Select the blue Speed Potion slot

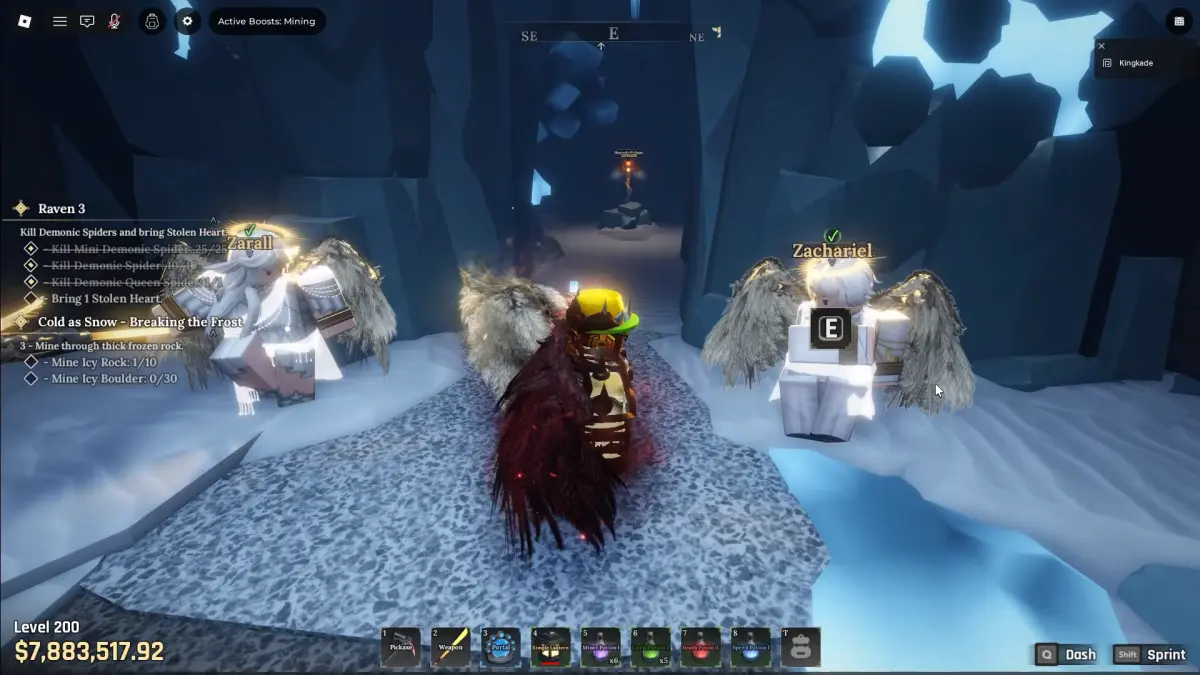pyautogui.click(x=751, y=647)
